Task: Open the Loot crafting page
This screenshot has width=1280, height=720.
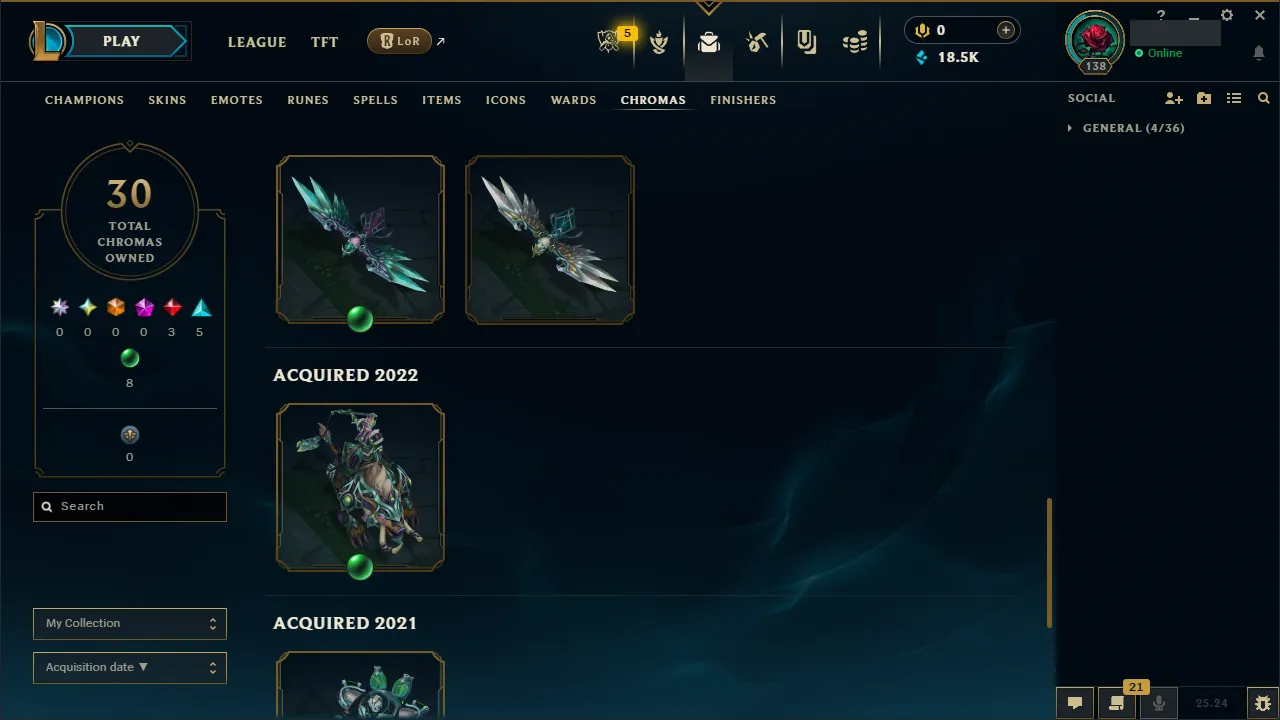Action: tap(757, 41)
